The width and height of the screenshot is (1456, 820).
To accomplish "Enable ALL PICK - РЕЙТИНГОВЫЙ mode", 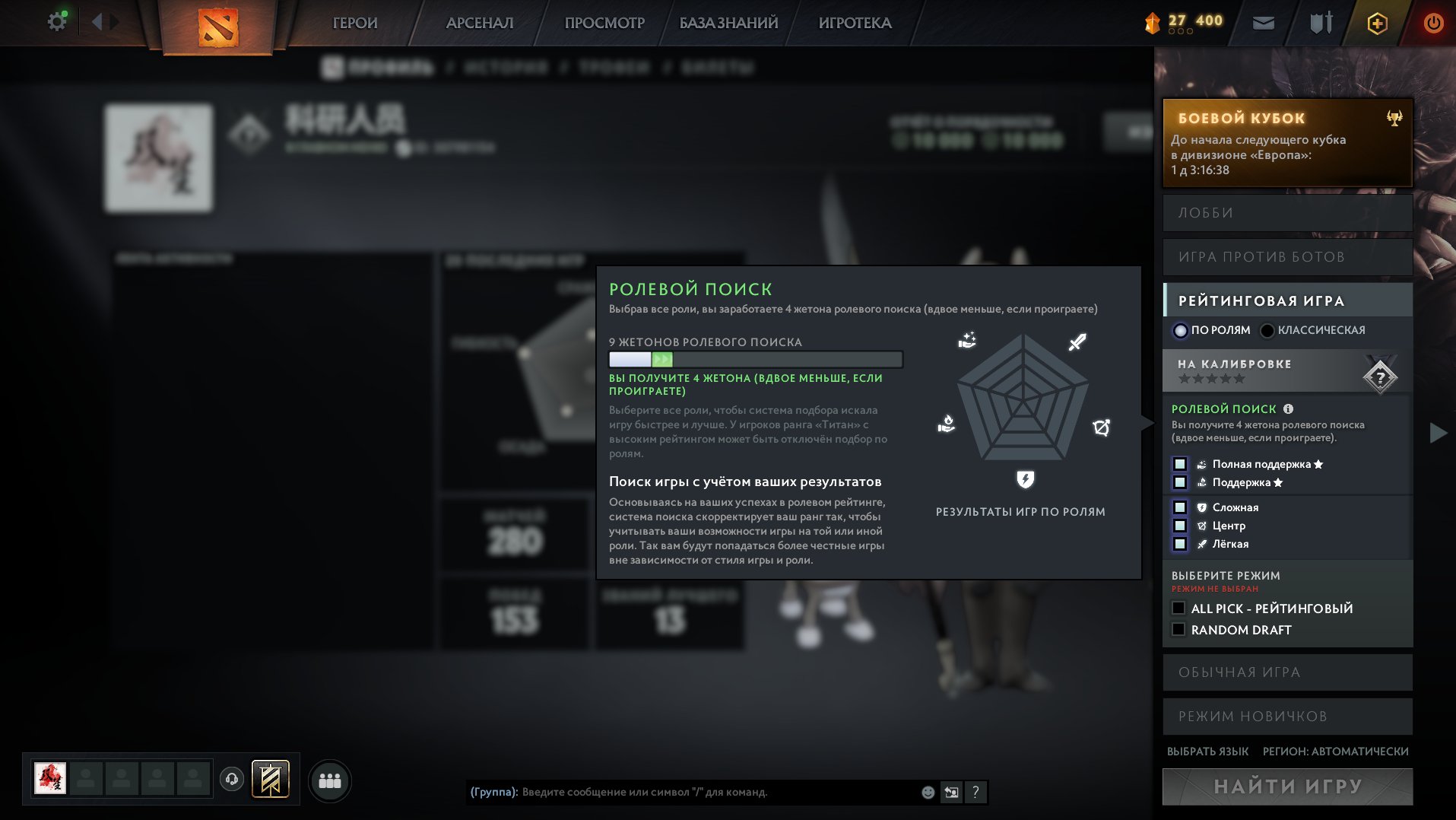I will coord(1179,608).
